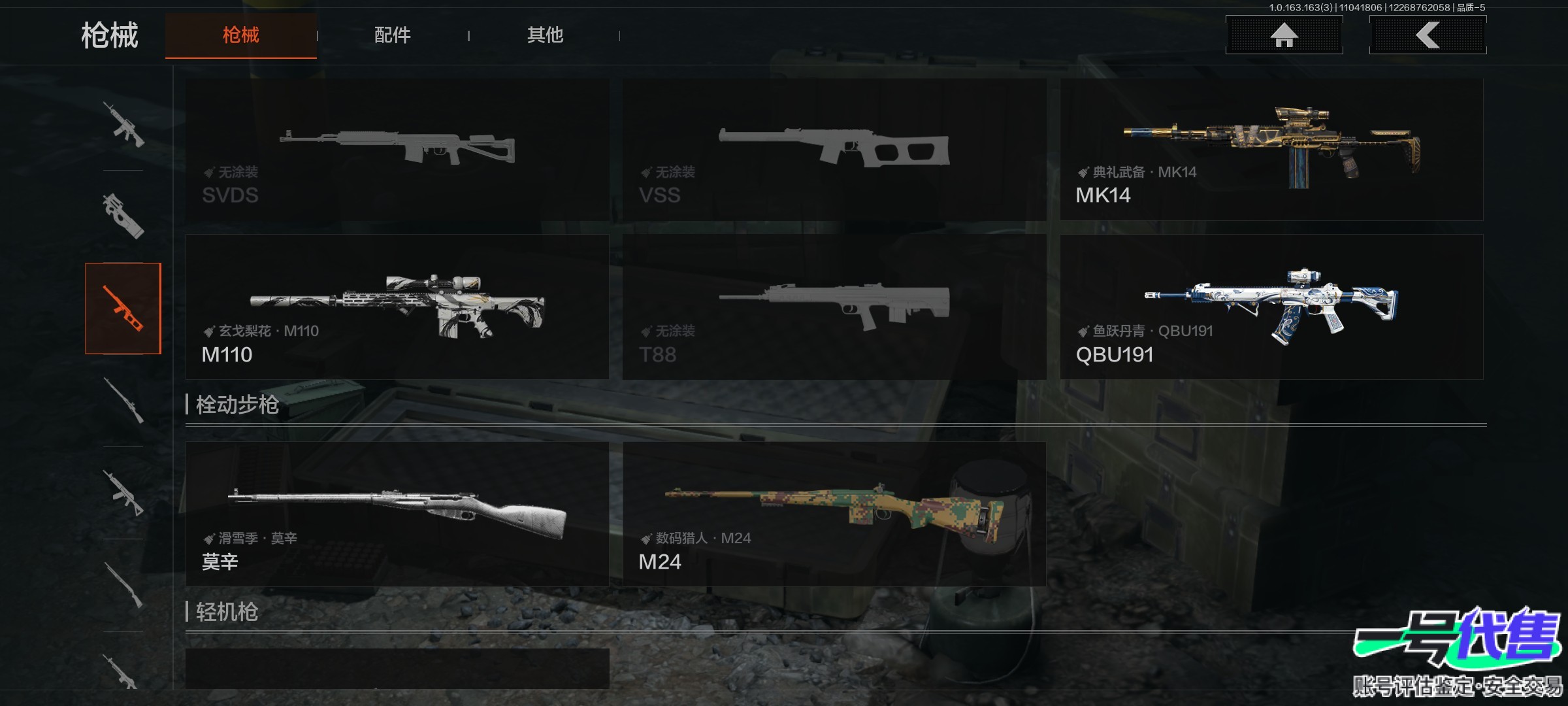Viewport: 1568px width, 706px height.
Task: Open the submachine gun category icon
Action: pyautogui.click(x=123, y=216)
